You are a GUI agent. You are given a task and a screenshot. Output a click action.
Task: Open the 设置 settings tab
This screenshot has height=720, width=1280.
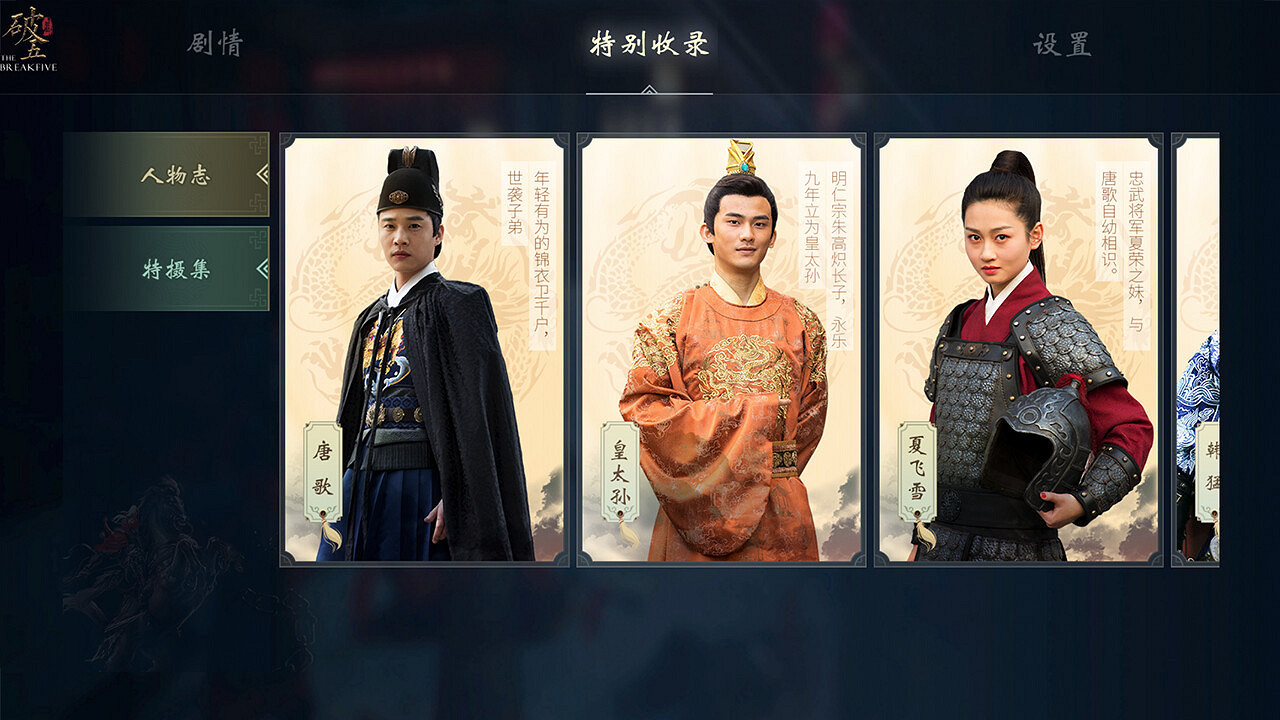click(x=1062, y=45)
